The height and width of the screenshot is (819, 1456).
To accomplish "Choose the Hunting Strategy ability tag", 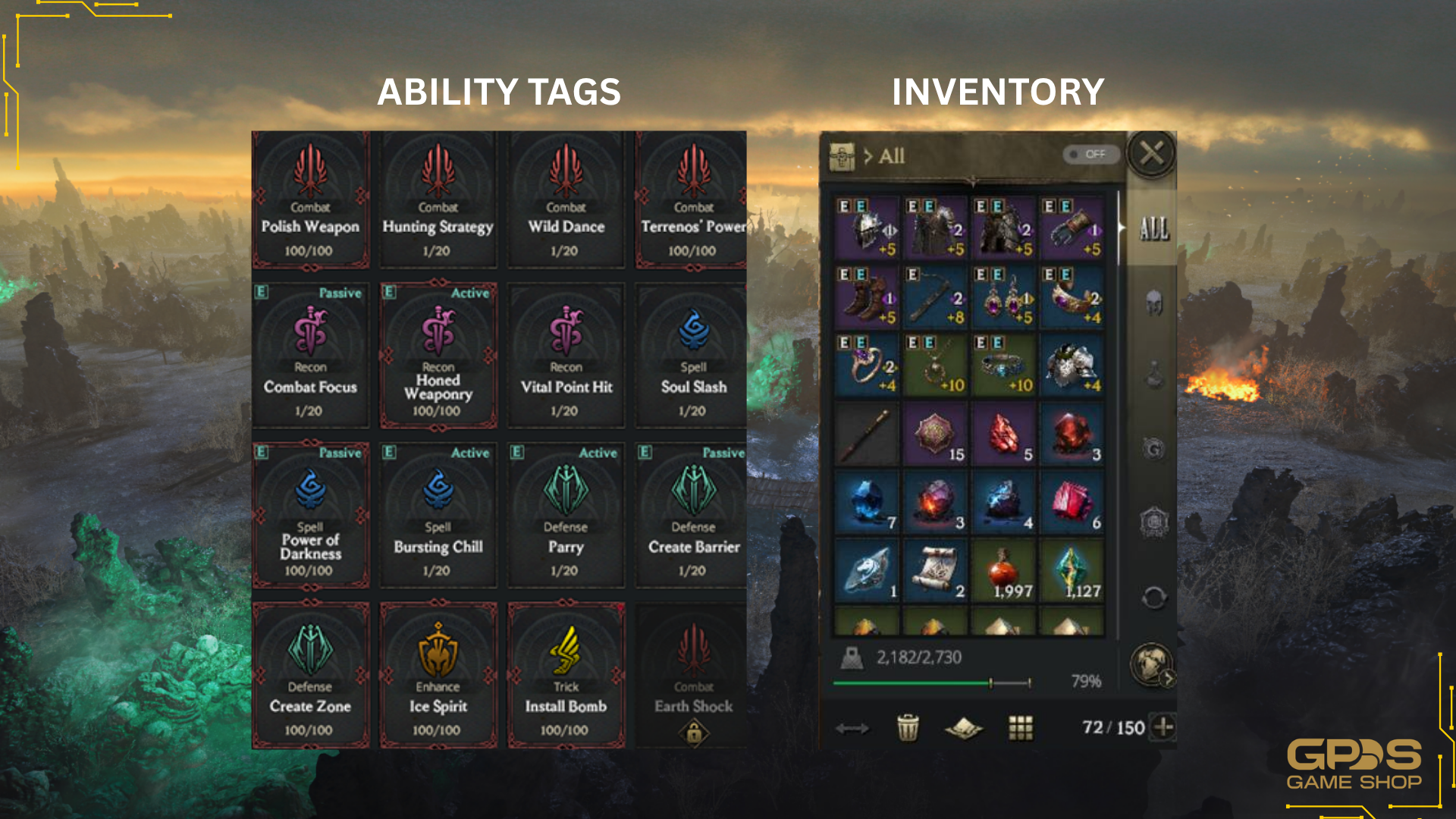I will point(438,199).
